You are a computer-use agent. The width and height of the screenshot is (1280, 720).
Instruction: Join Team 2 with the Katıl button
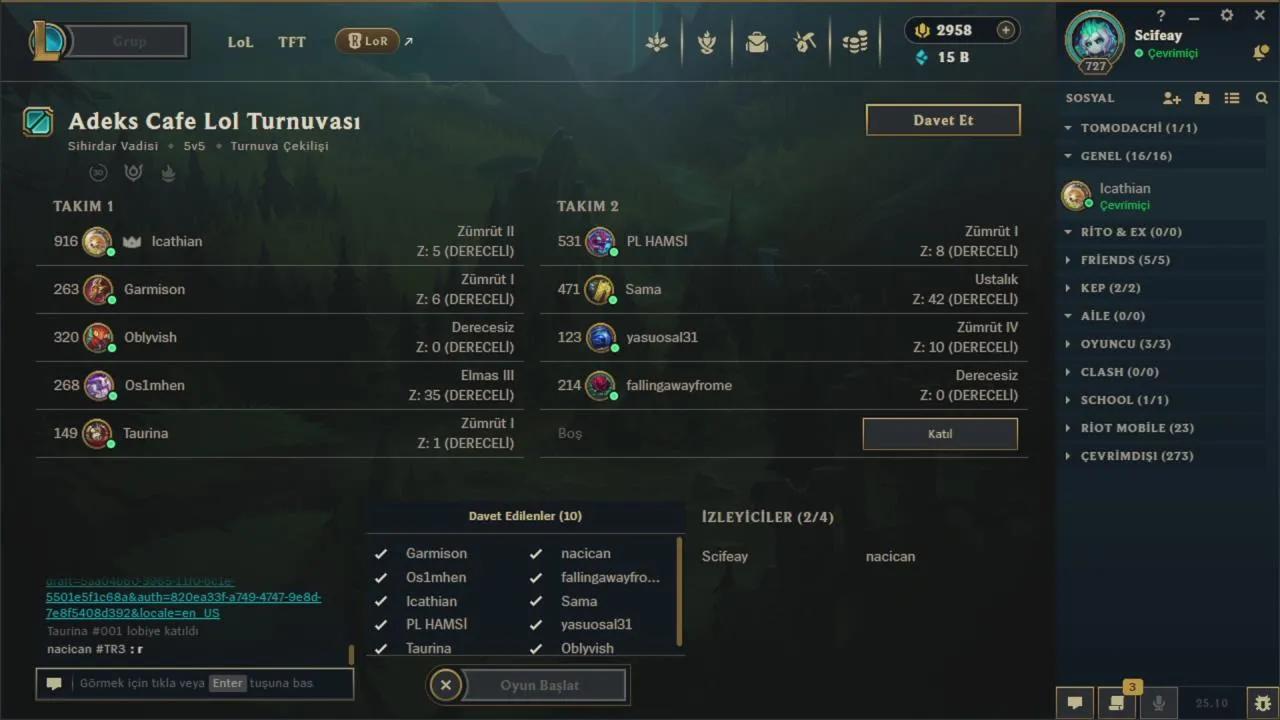coord(939,433)
